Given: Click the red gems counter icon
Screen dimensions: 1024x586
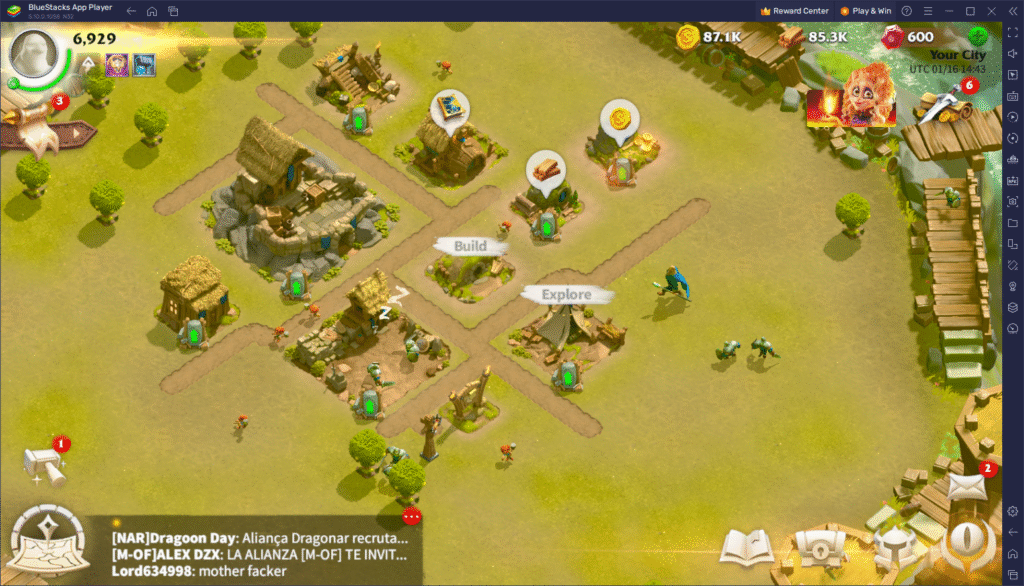Looking at the screenshot, I should [x=890, y=38].
